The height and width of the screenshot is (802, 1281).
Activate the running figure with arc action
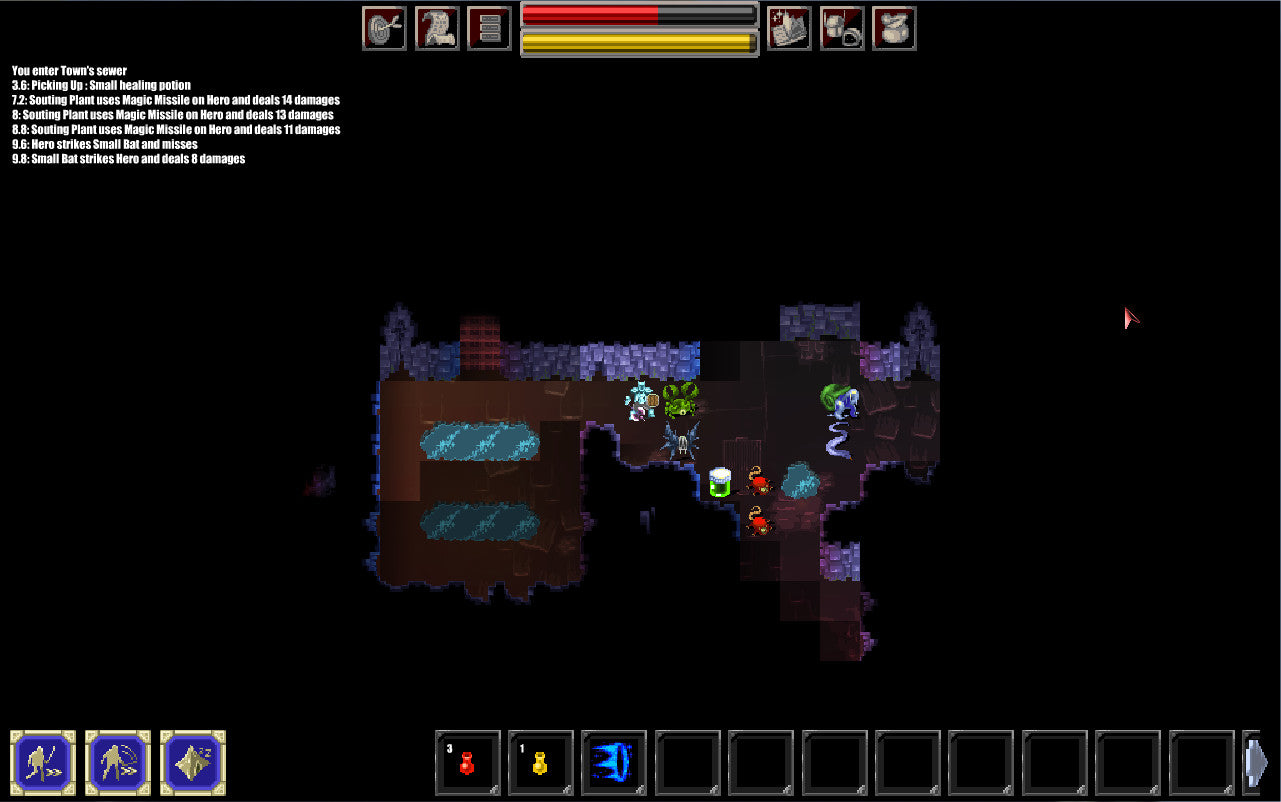click(x=118, y=763)
